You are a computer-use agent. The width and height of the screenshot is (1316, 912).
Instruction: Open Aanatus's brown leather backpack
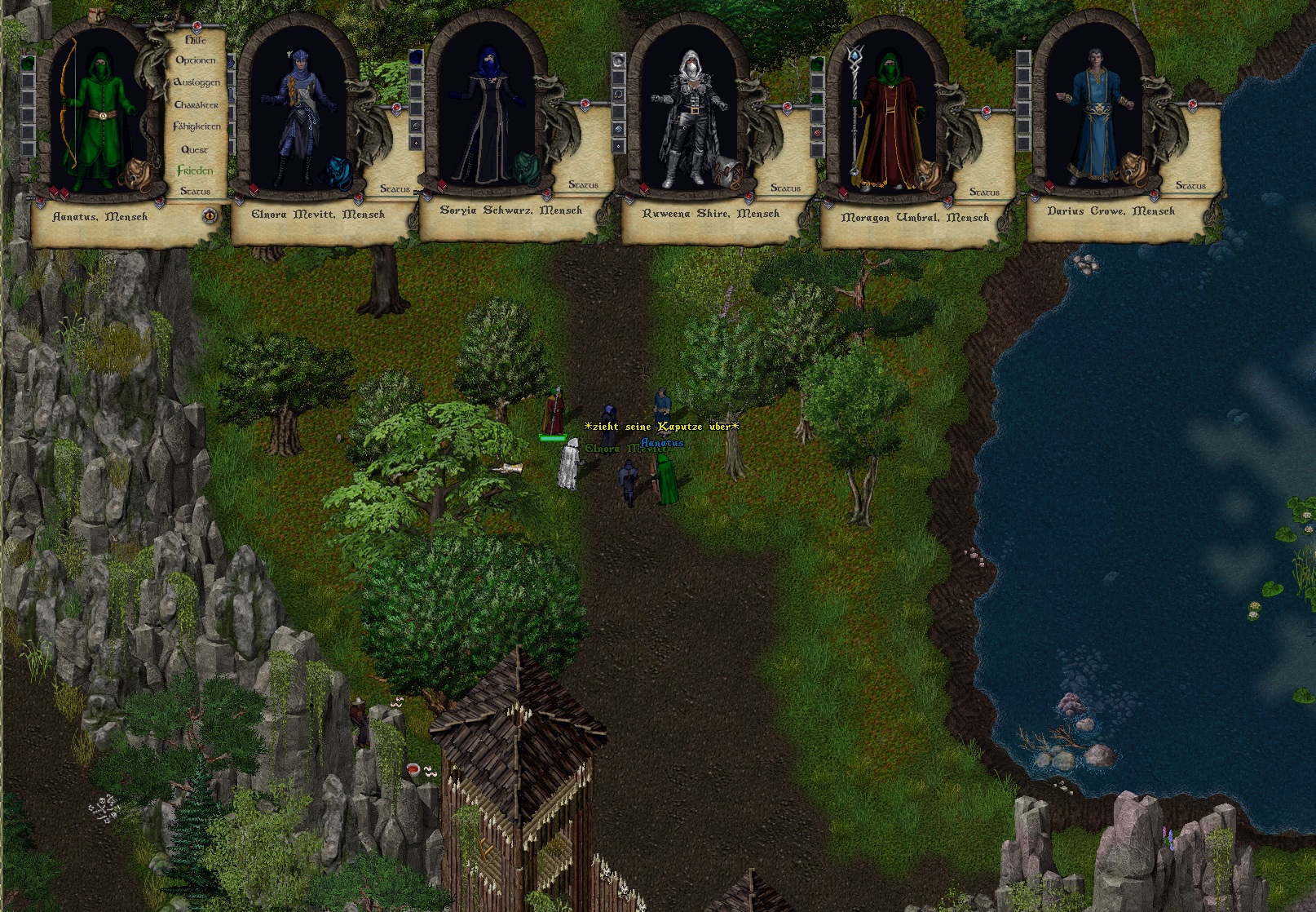pos(133,173)
